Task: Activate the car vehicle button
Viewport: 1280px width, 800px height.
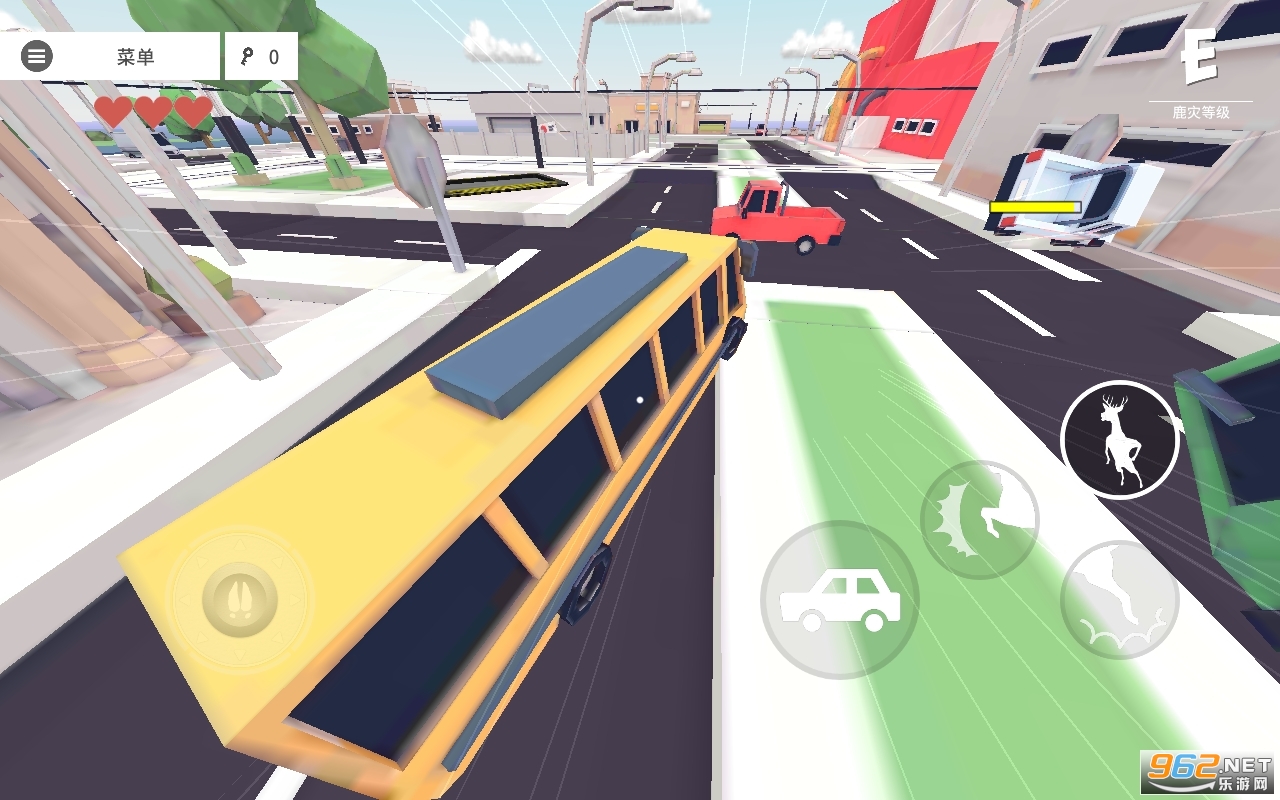Action: (x=839, y=600)
